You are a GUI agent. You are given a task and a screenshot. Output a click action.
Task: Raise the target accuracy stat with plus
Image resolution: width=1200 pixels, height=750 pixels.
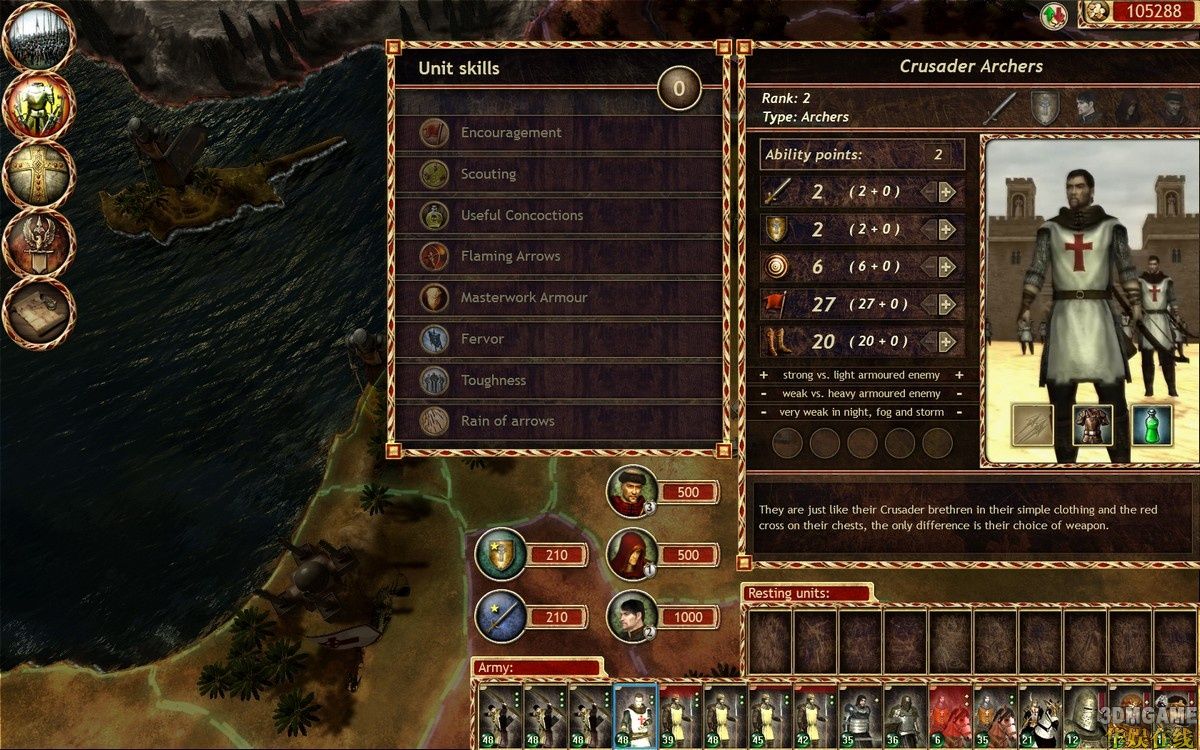(x=946, y=266)
